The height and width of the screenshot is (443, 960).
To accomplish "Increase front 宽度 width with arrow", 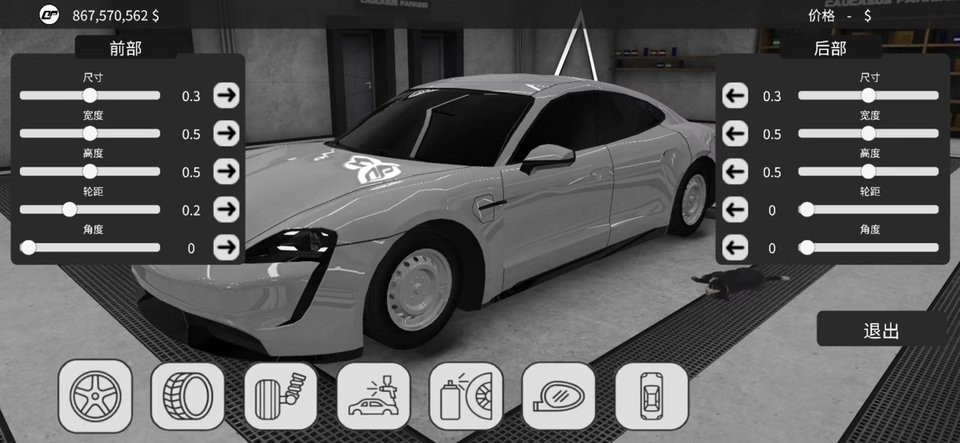I will [x=227, y=134].
